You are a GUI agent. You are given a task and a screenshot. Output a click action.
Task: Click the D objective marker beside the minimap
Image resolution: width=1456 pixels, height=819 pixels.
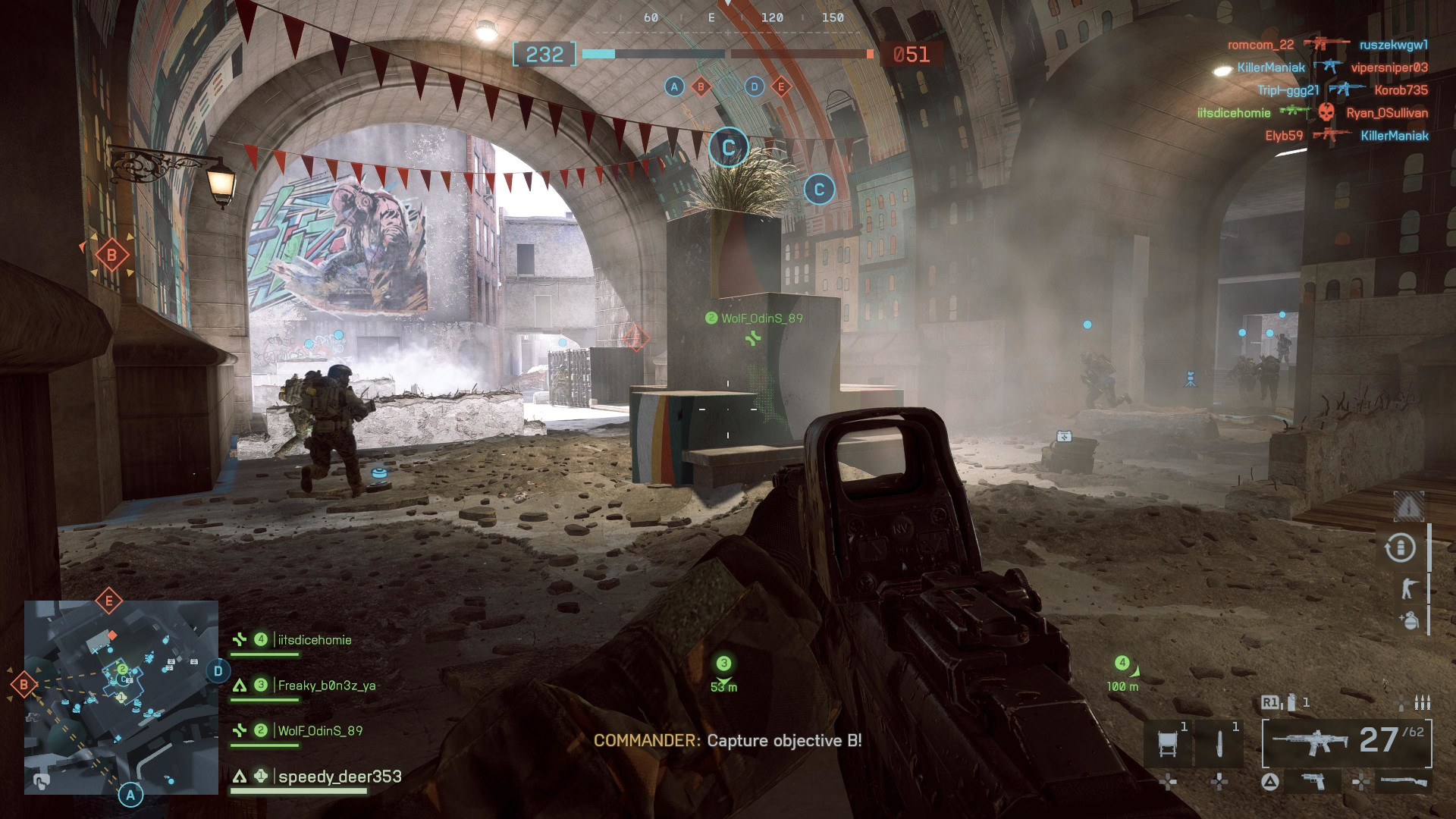coord(218,670)
